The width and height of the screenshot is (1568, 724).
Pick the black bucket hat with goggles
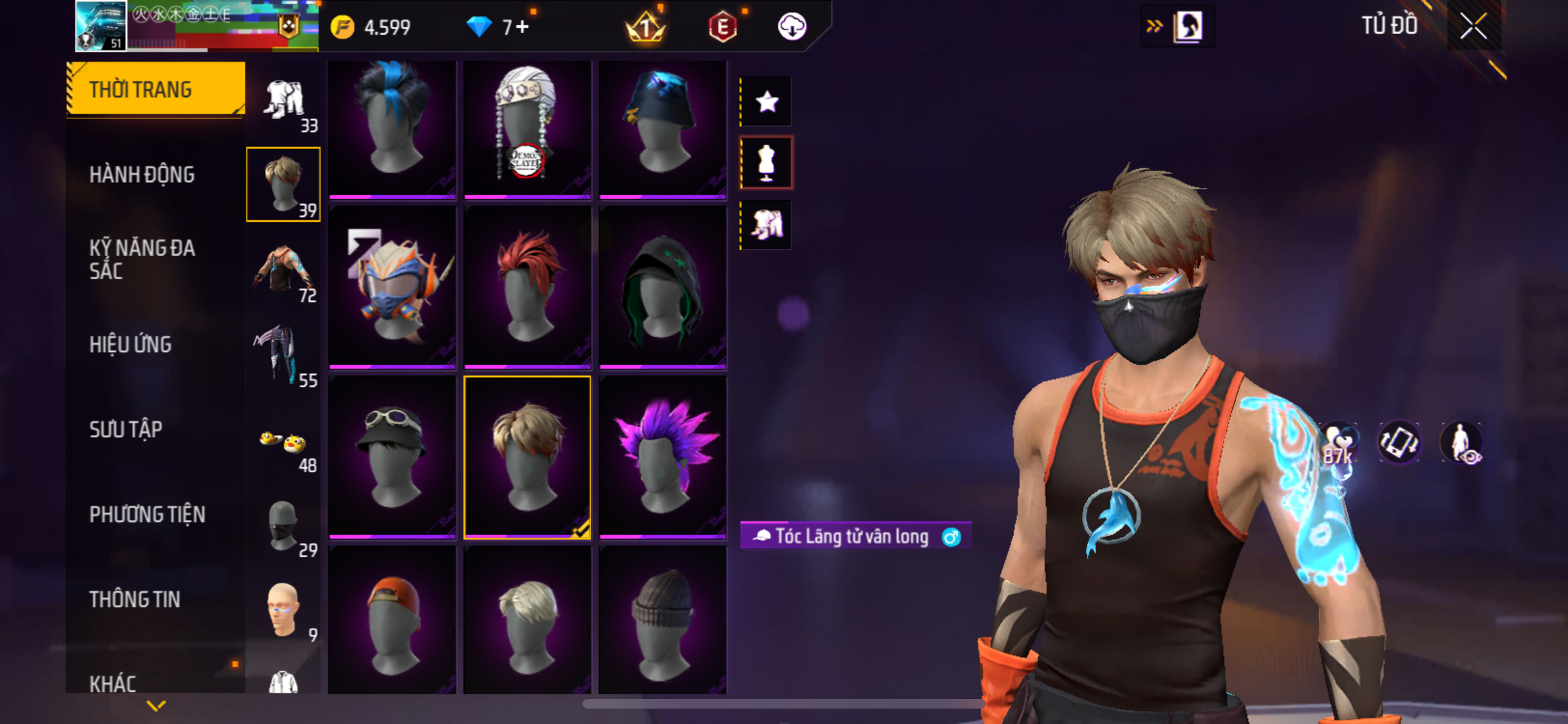[x=392, y=457]
